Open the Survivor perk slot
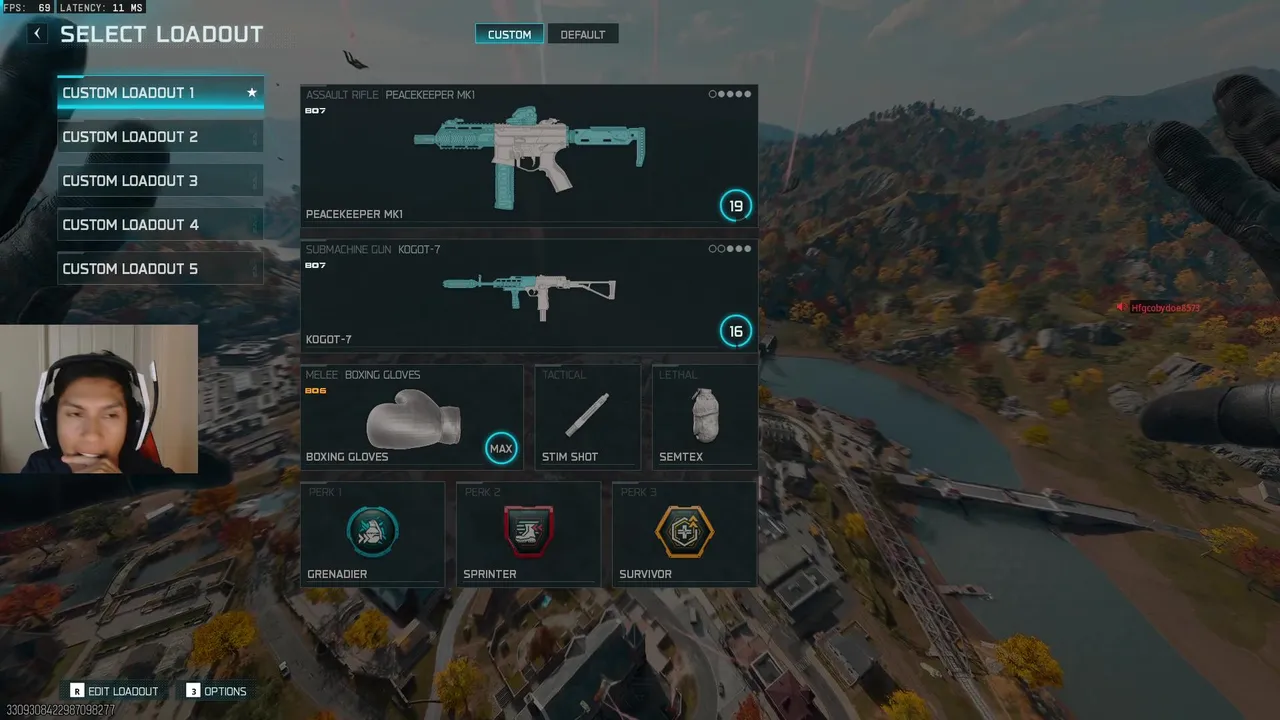 pyautogui.click(x=684, y=533)
